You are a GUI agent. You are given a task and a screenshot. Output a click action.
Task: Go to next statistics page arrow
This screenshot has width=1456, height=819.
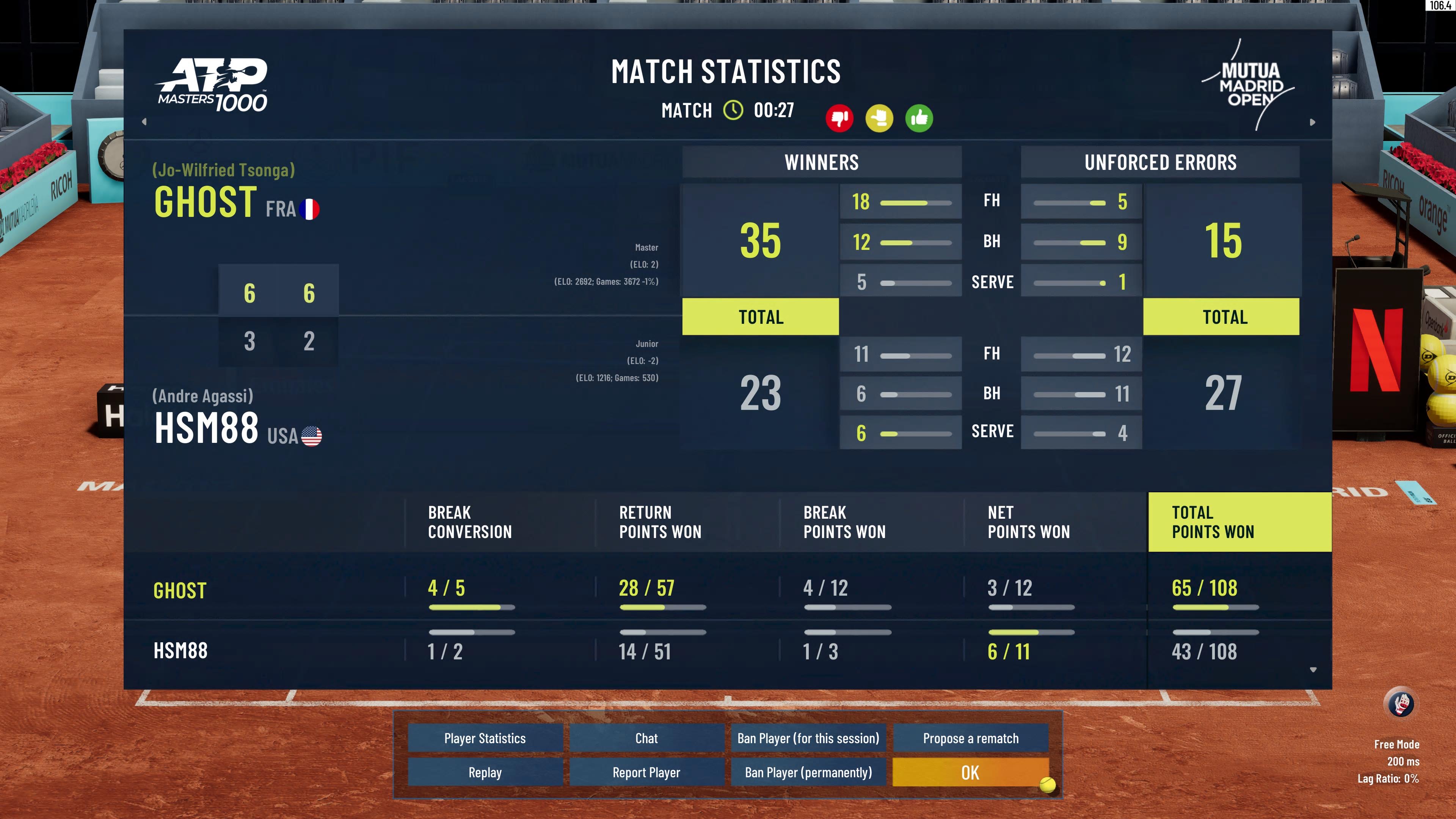(1312, 122)
